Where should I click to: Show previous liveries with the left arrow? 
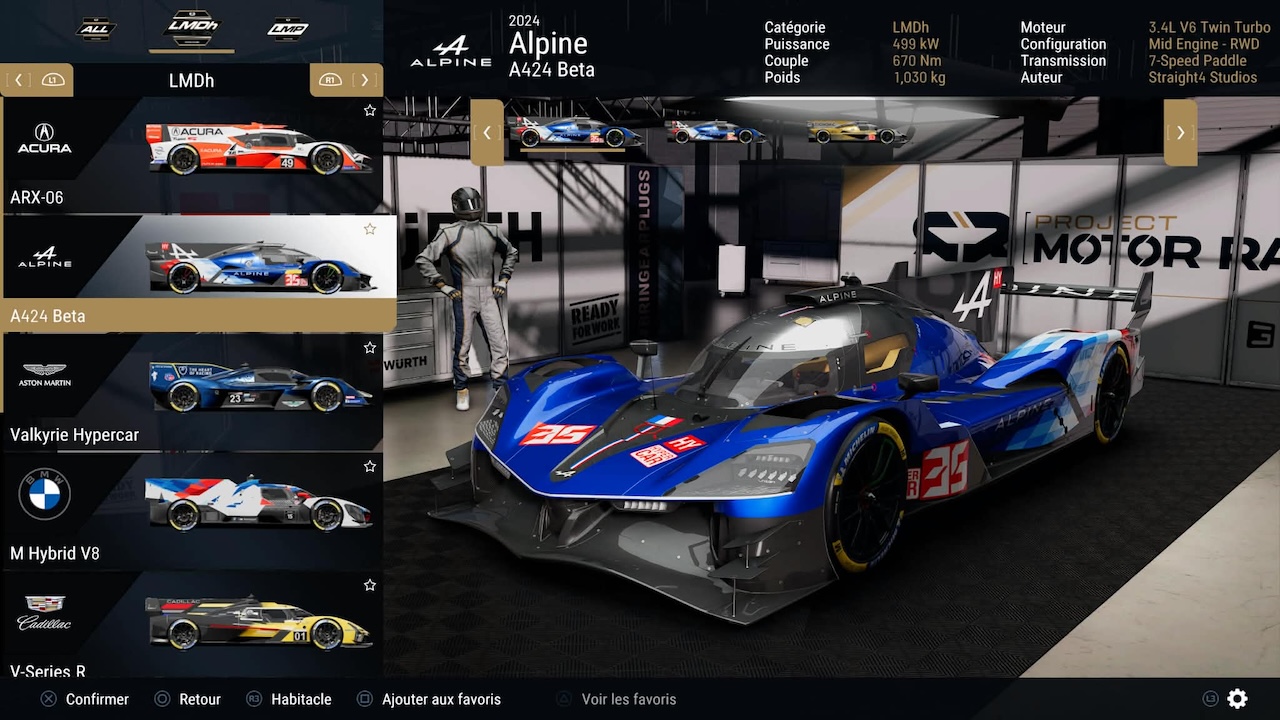[487, 132]
